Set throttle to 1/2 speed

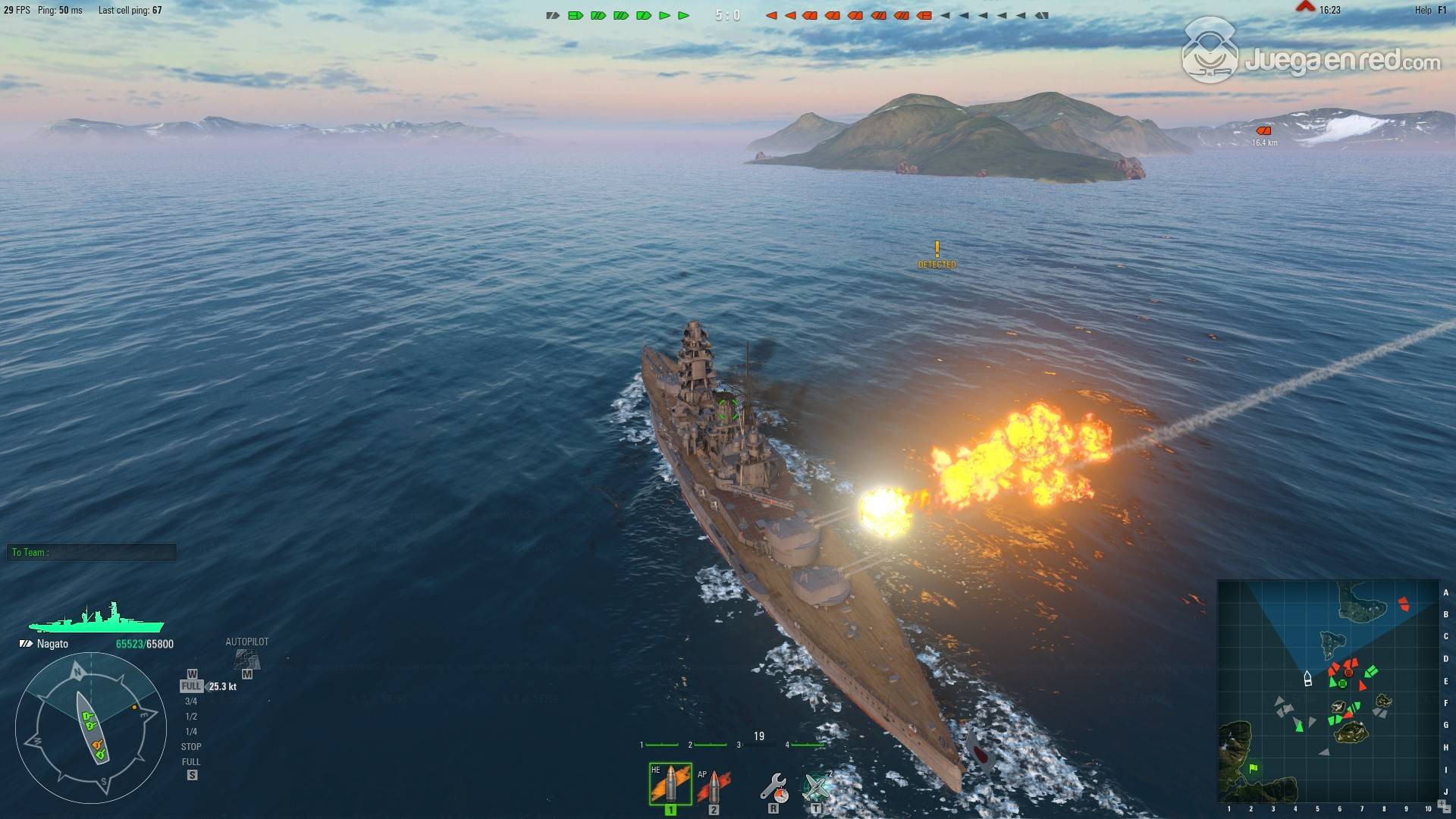pyautogui.click(x=191, y=717)
